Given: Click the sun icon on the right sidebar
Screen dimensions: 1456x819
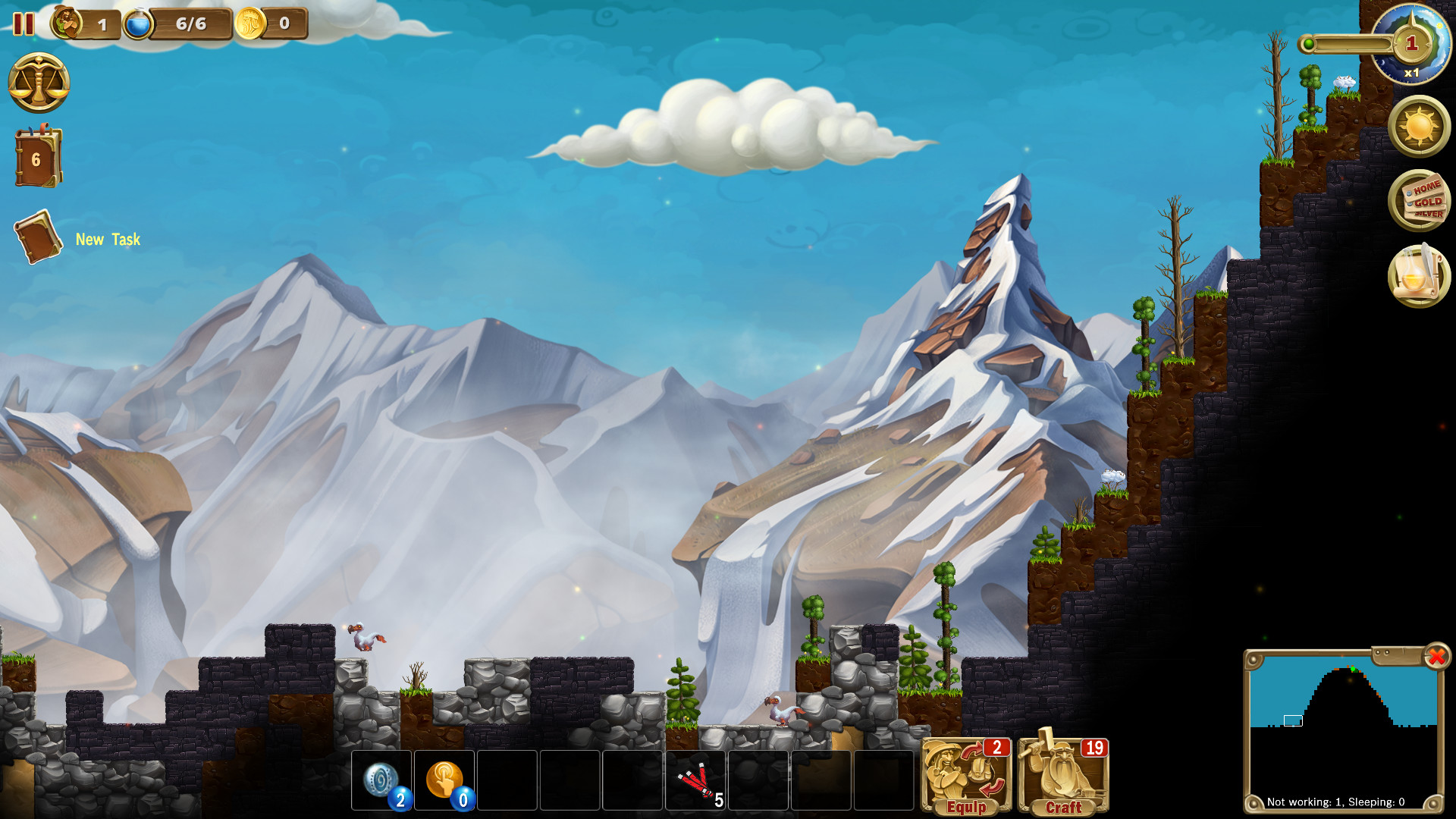Looking at the screenshot, I should (1417, 127).
